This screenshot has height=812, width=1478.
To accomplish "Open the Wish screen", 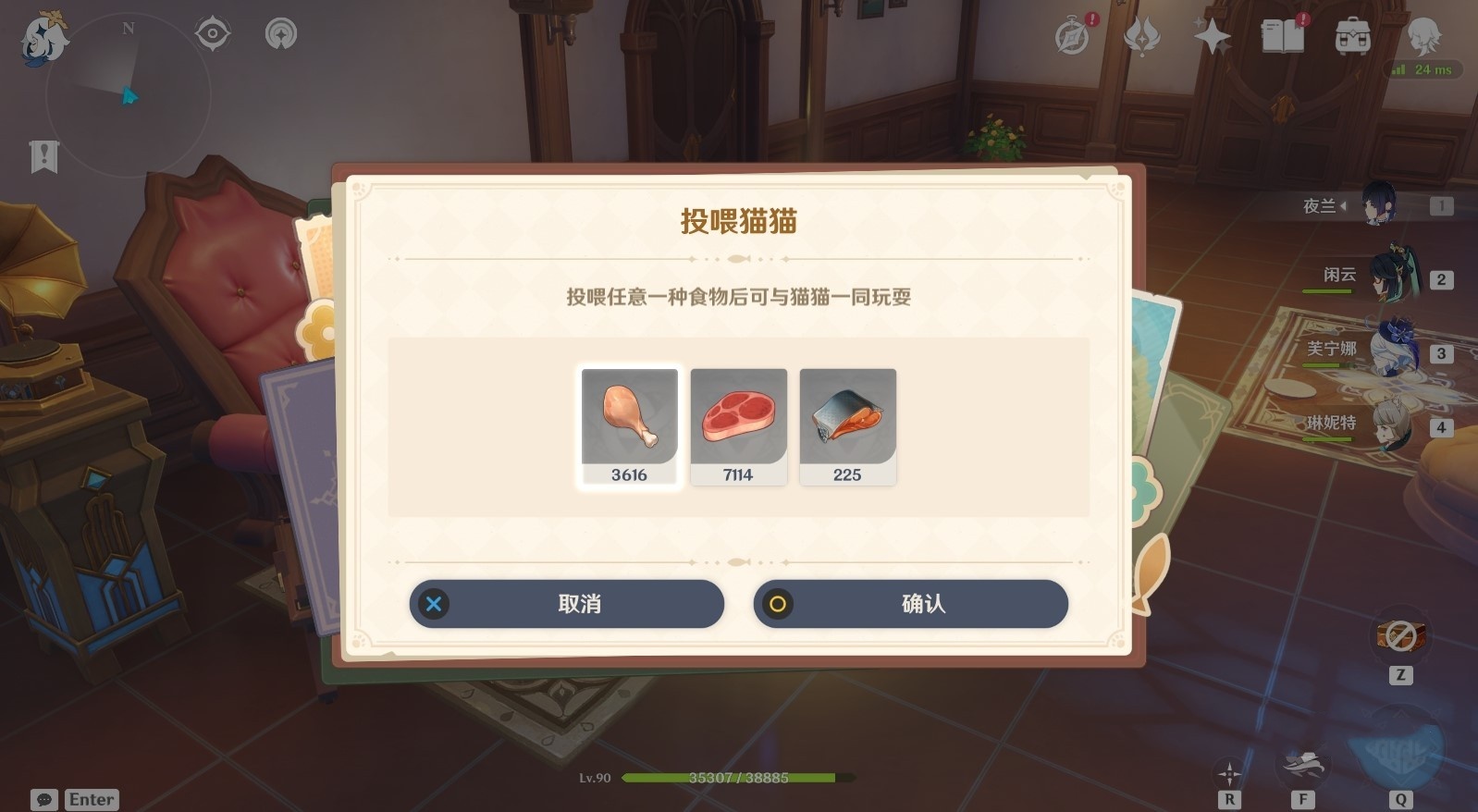I will [1212, 37].
